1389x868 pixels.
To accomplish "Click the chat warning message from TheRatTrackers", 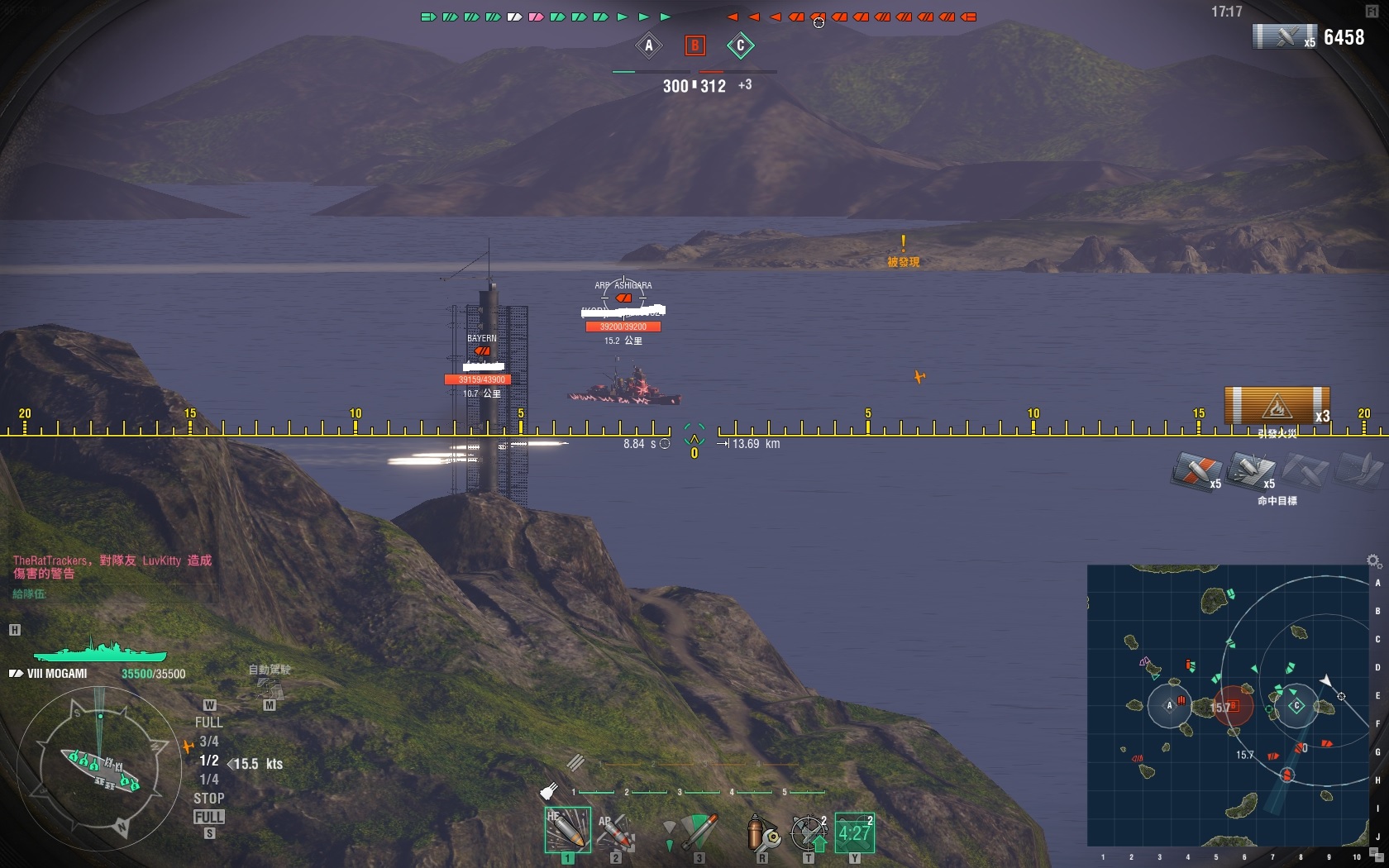I will [x=112, y=566].
